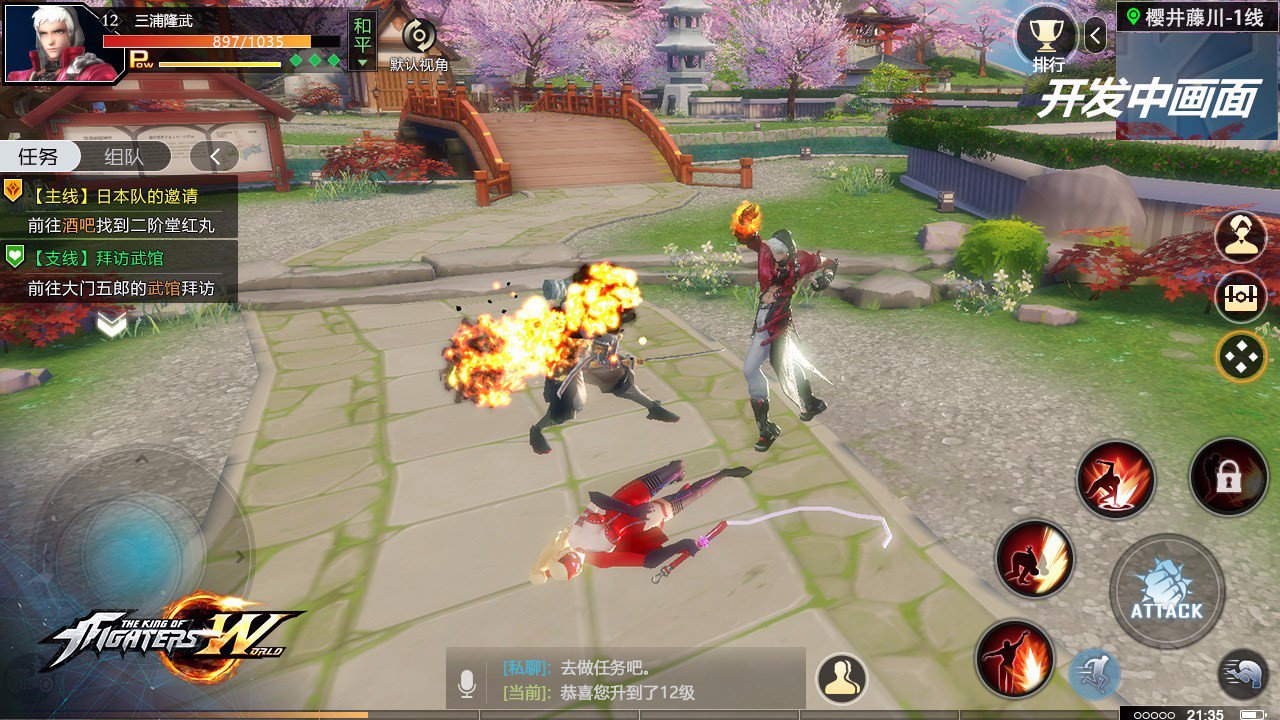Use the crouching energy-burst skill
Image resolution: width=1280 pixels, height=720 pixels.
click(x=1034, y=559)
